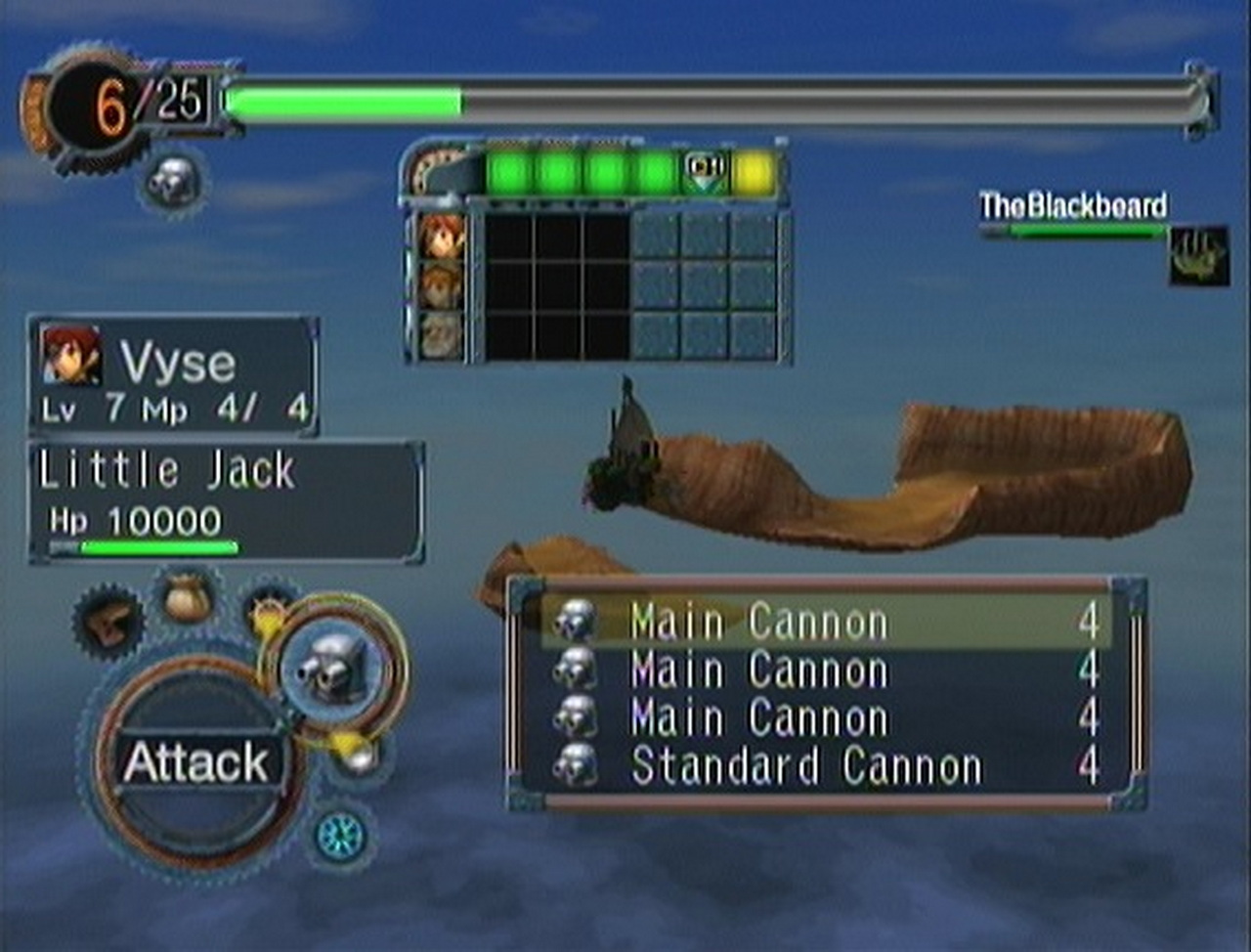Target TheBlackbeard enemy ship icon
Viewport: 1251px width, 952px height.
coord(1198,255)
